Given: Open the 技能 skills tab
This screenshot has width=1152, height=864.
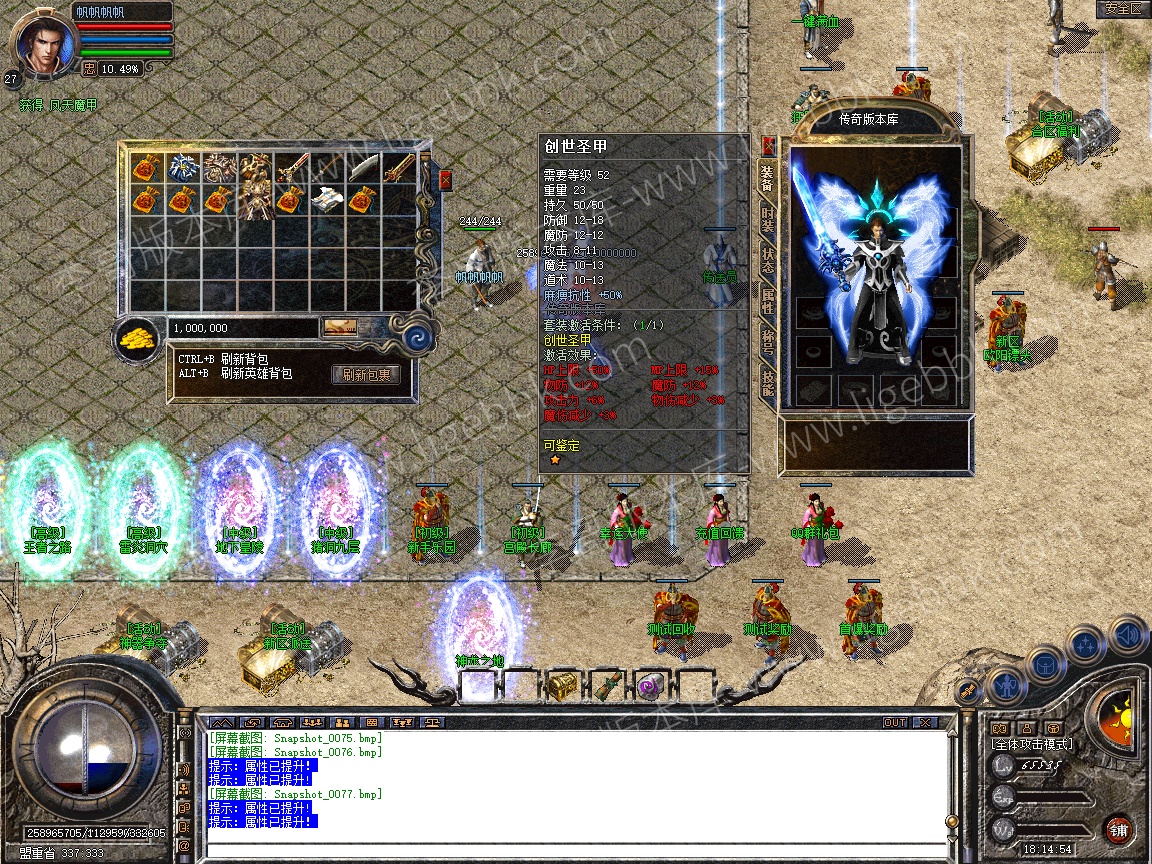Looking at the screenshot, I should (767, 382).
